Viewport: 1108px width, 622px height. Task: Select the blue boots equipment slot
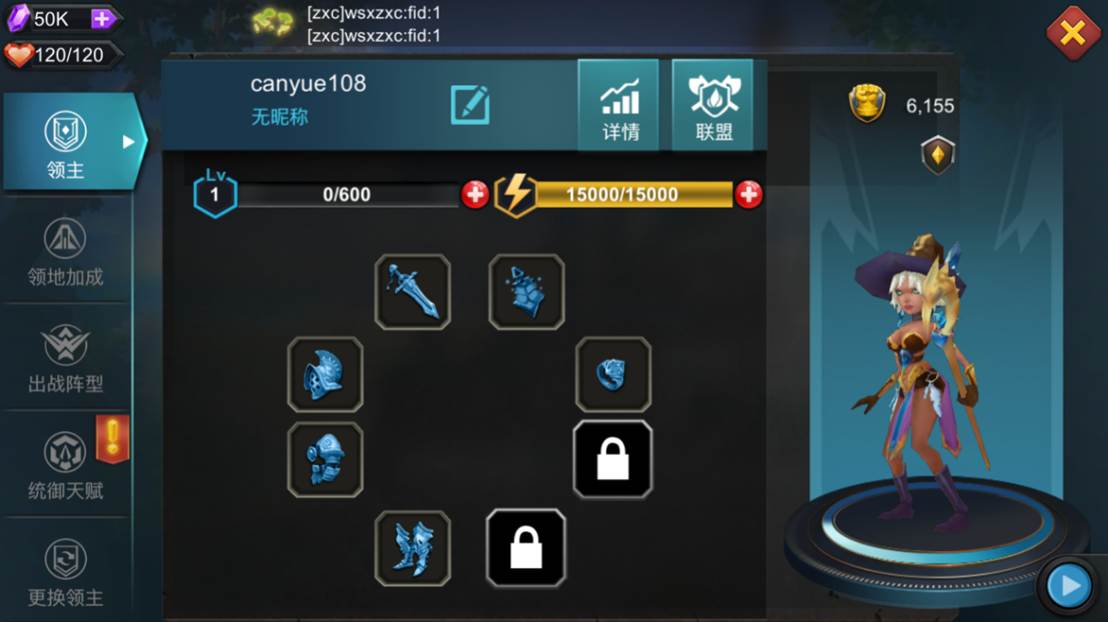click(x=412, y=548)
